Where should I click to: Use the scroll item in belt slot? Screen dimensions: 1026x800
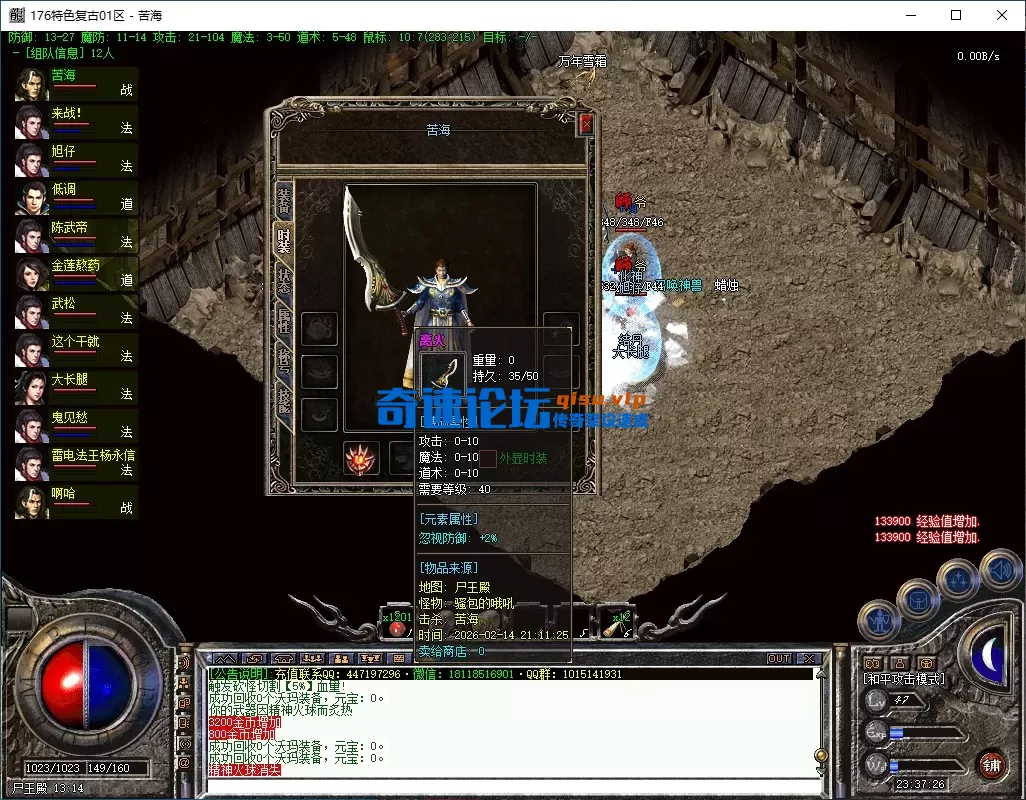pos(610,627)
